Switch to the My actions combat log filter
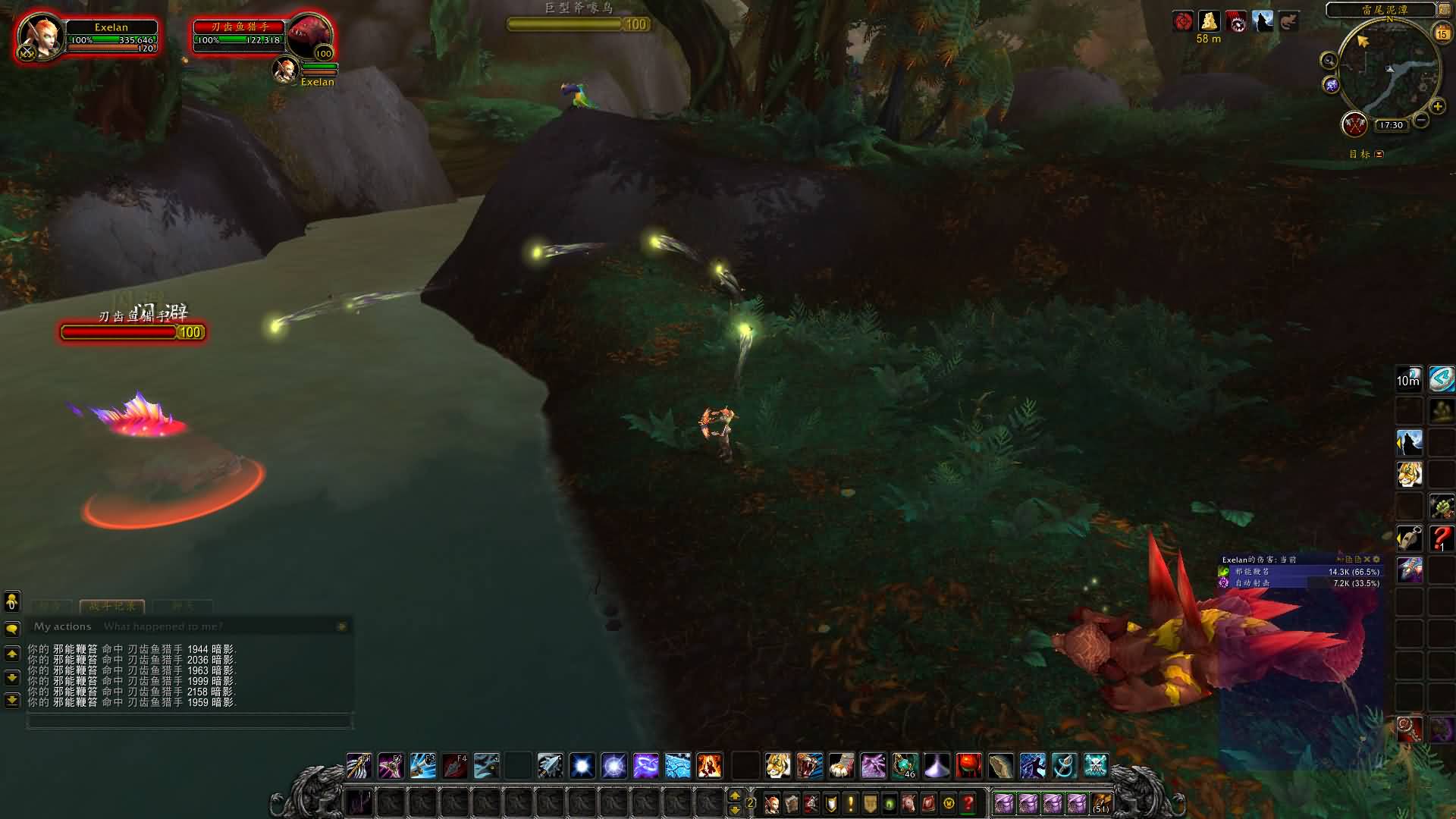The image size is (1456, 819). (62, 626)
